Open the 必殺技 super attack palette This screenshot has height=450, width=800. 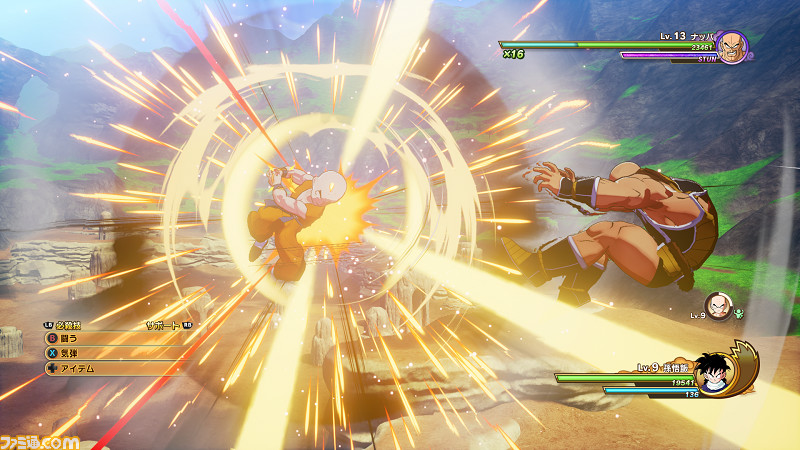(68, 325)
